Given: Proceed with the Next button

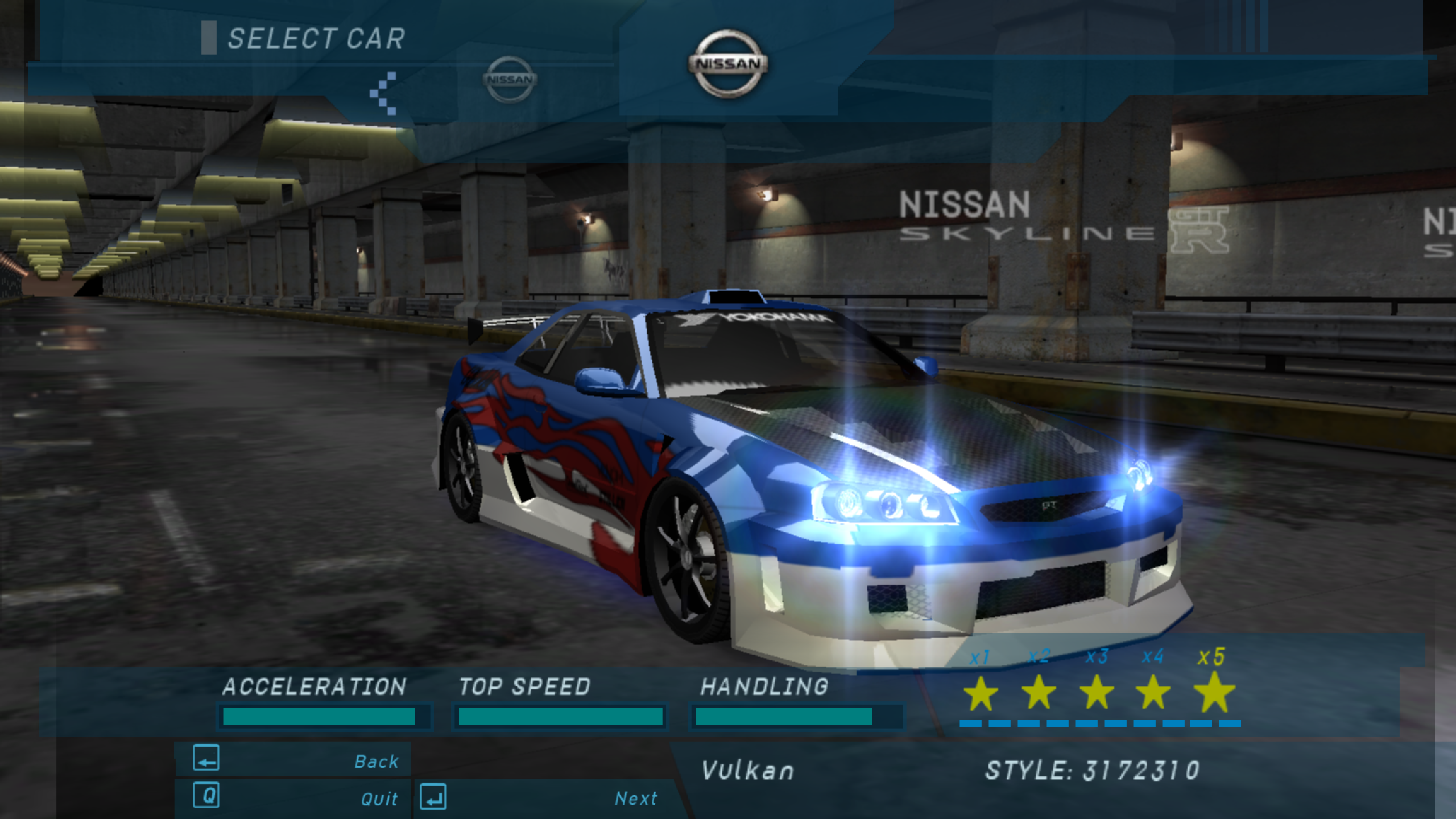Looking at the screenshot, I should (540, 797).
